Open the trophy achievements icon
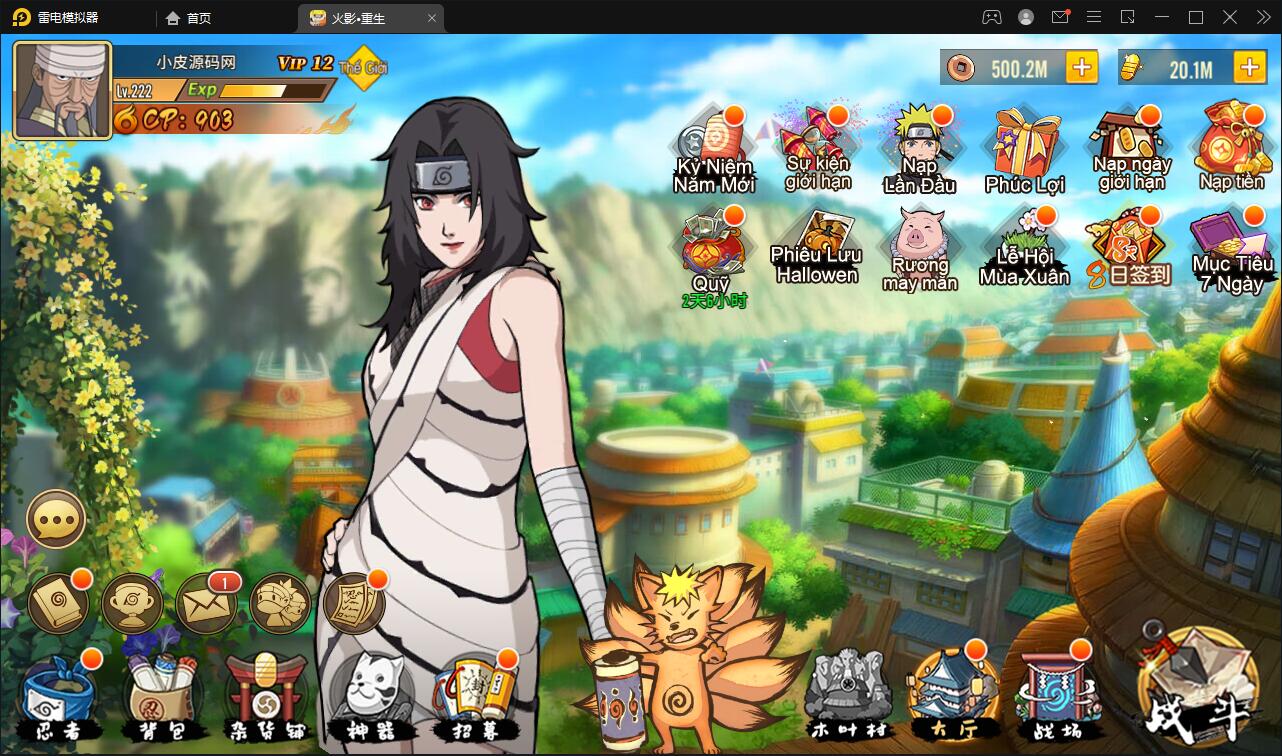Image resolution: width=1282 pixels, height=756 pixels. coord(132,605)
